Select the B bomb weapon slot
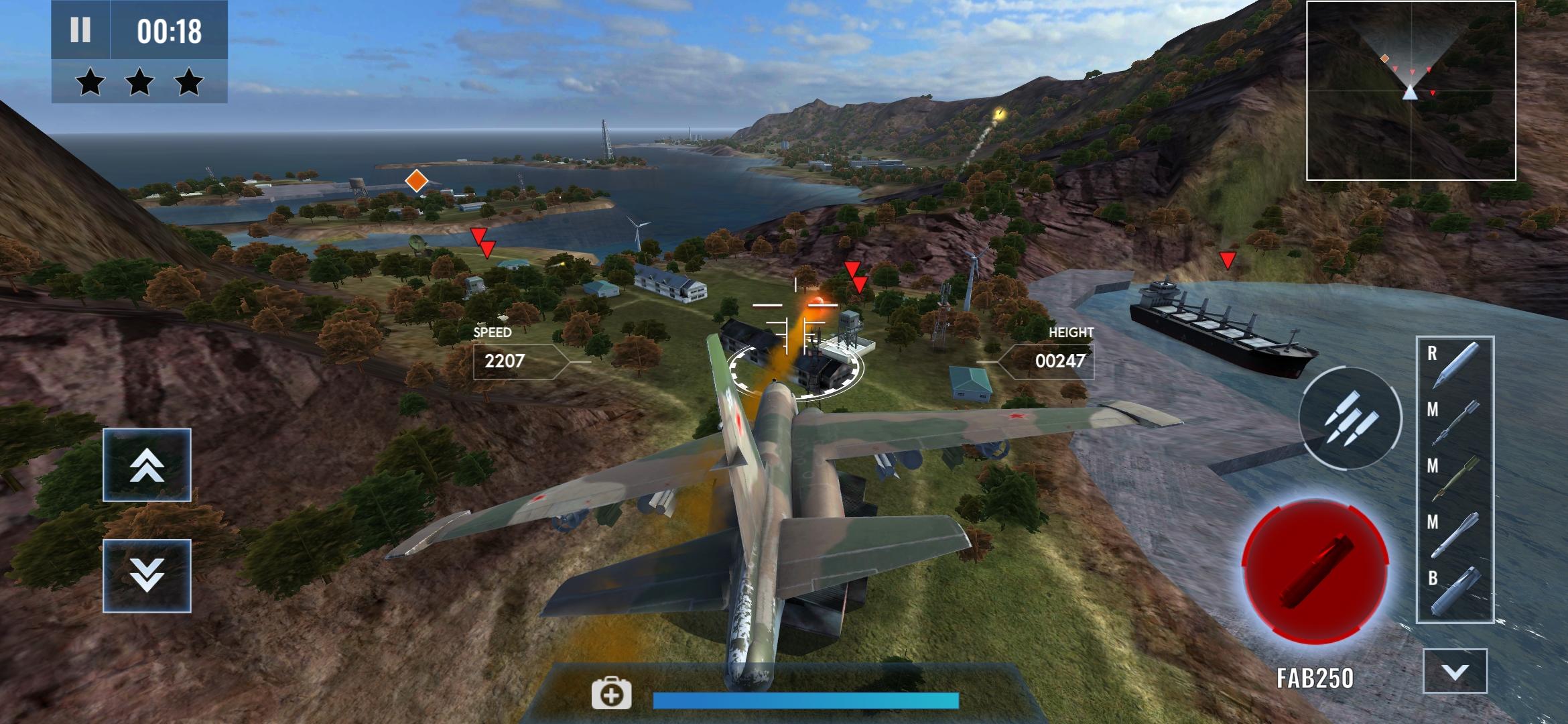 [1454, 590]
